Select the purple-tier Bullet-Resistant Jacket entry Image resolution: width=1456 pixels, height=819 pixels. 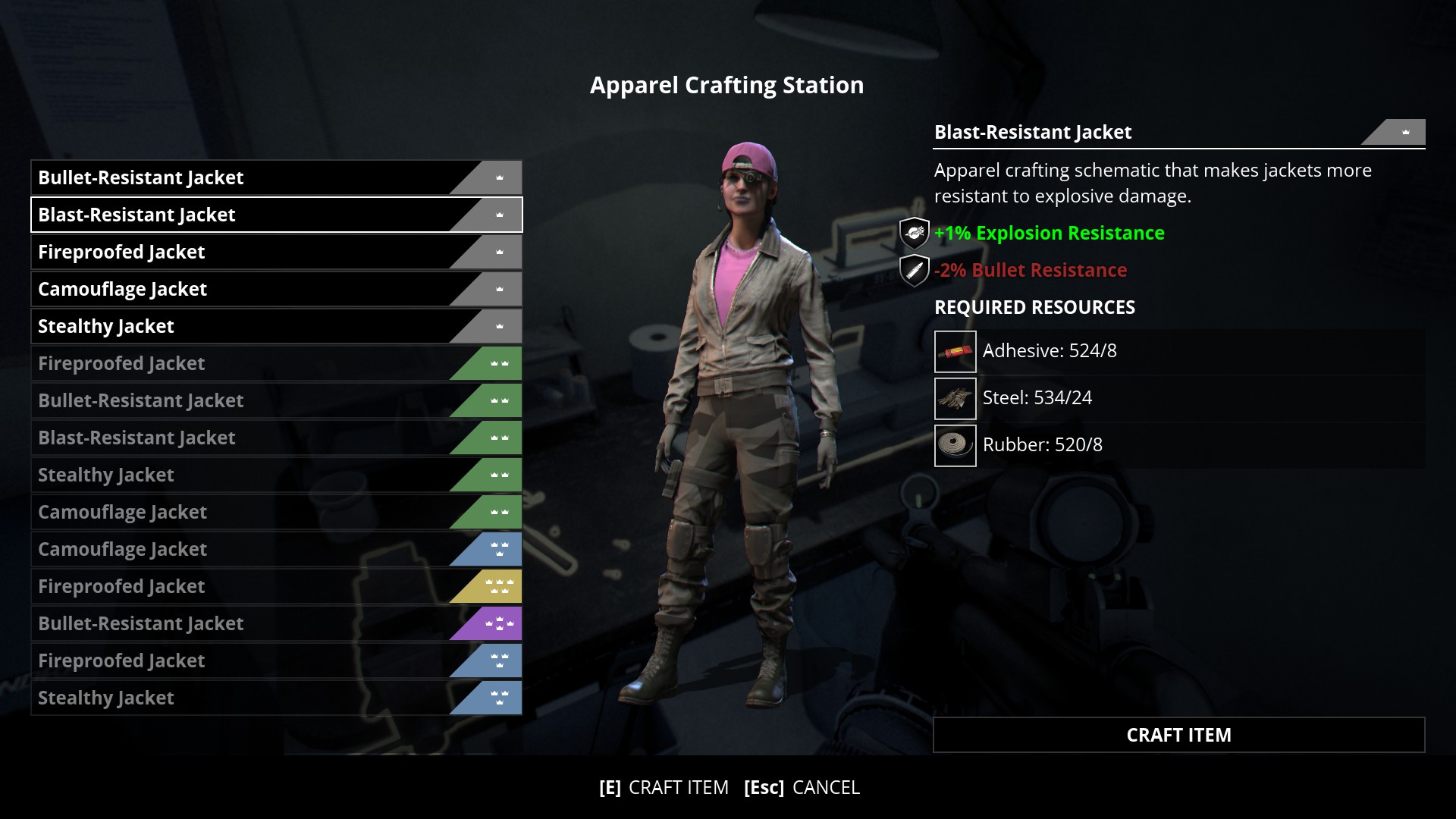click(x=227, y=623)
